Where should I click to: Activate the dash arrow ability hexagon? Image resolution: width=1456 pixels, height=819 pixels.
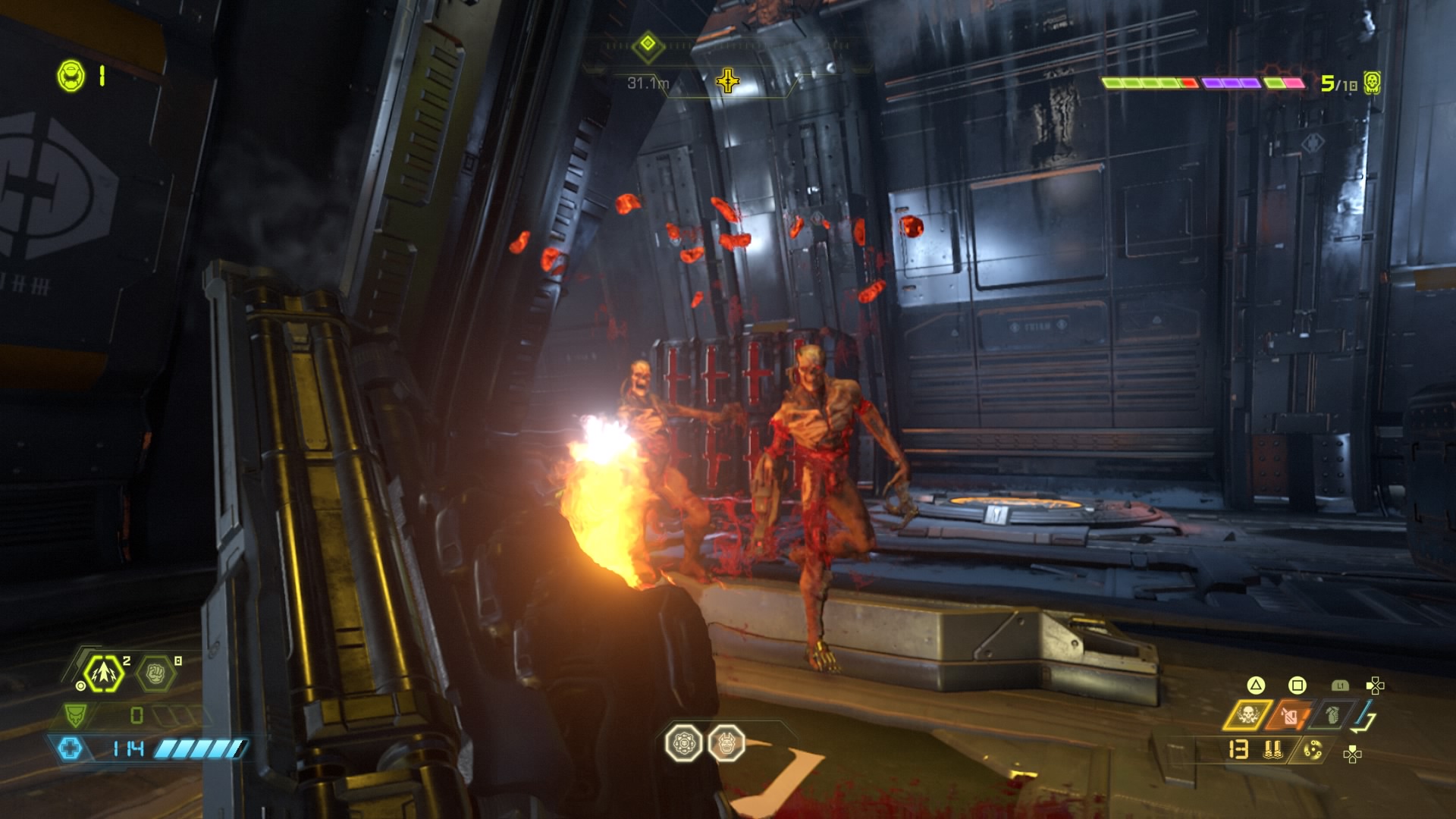(x=104, y=673)
